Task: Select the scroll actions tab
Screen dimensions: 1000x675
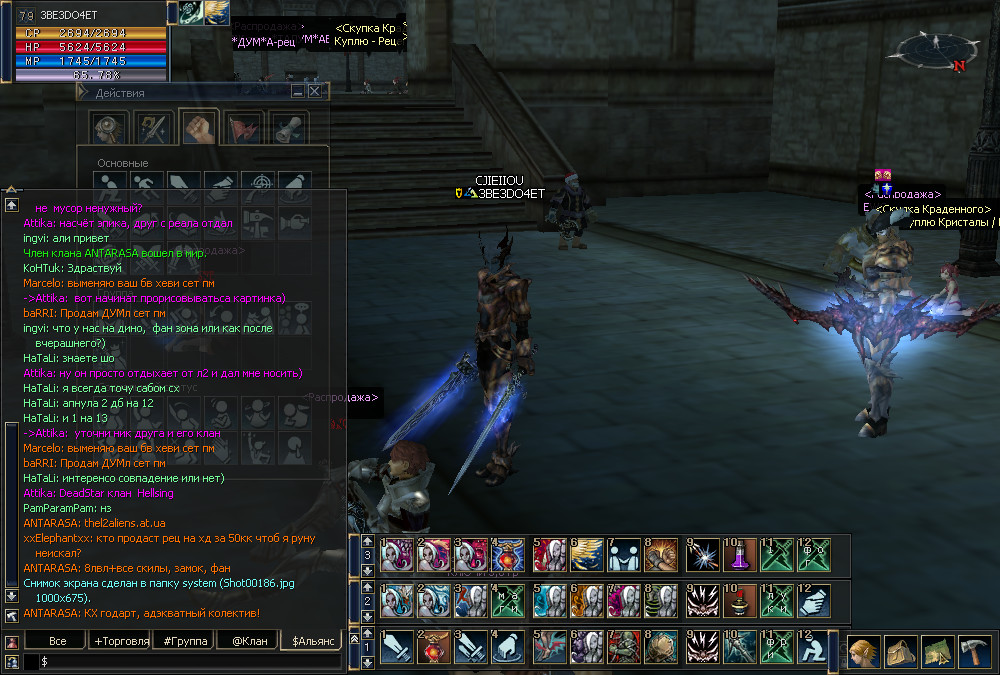Action: click(289, 127)
